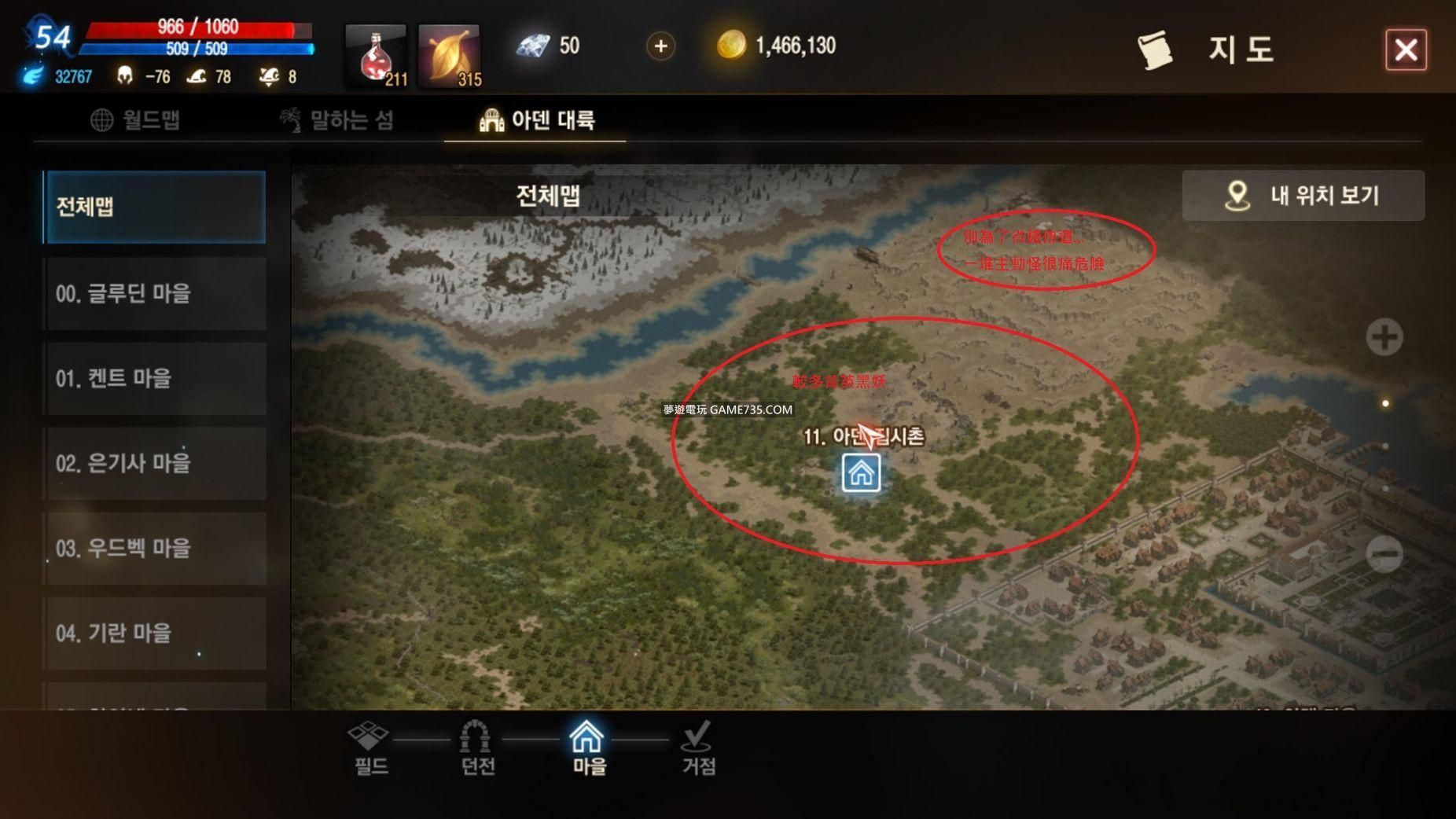This screenshot has height=819, width=1456.
Task: Zoom out with the map minus button
Action: click(x=1384, y=554)
